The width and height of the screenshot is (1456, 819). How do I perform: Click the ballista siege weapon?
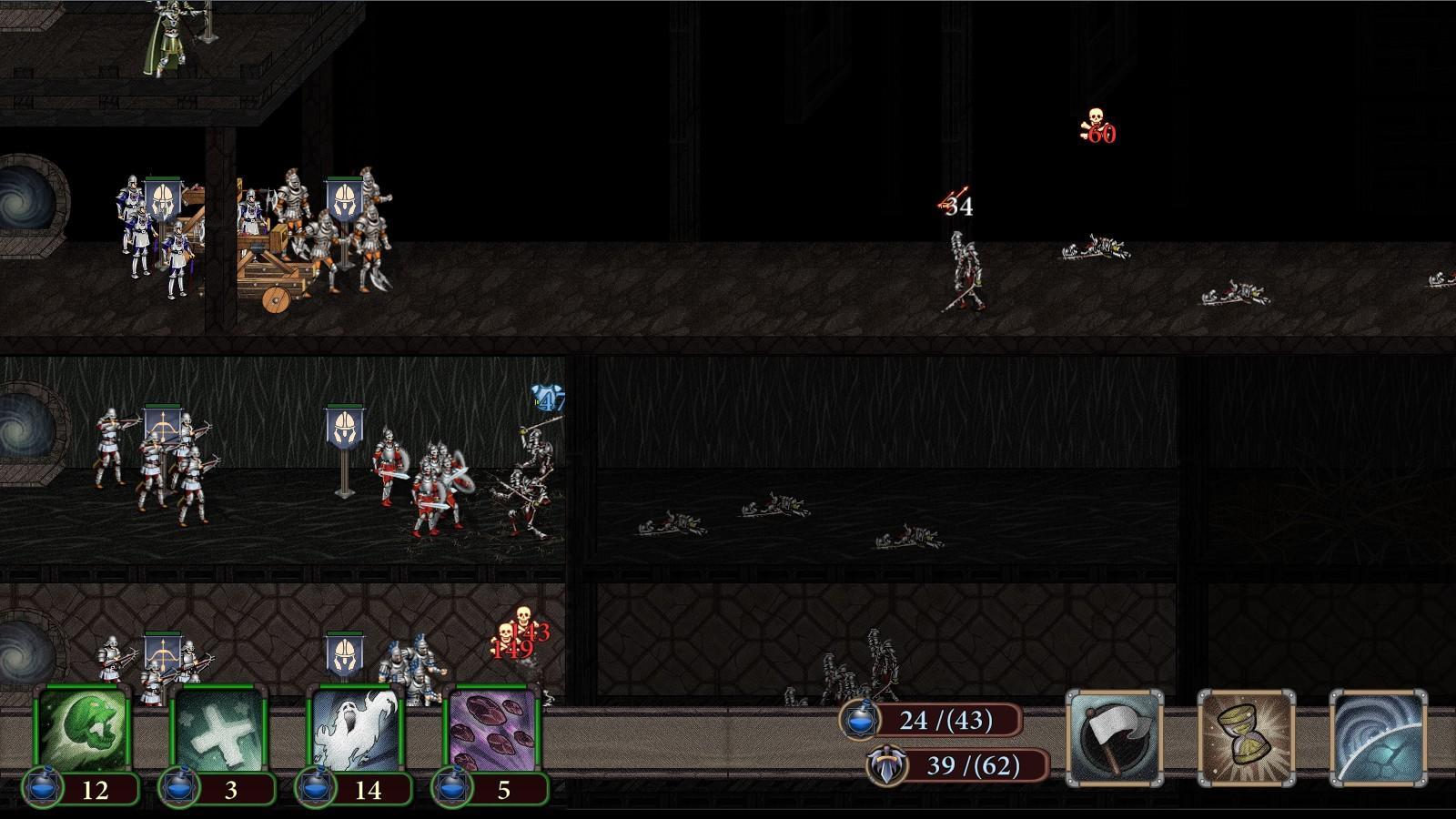click(x=268, y=273)
